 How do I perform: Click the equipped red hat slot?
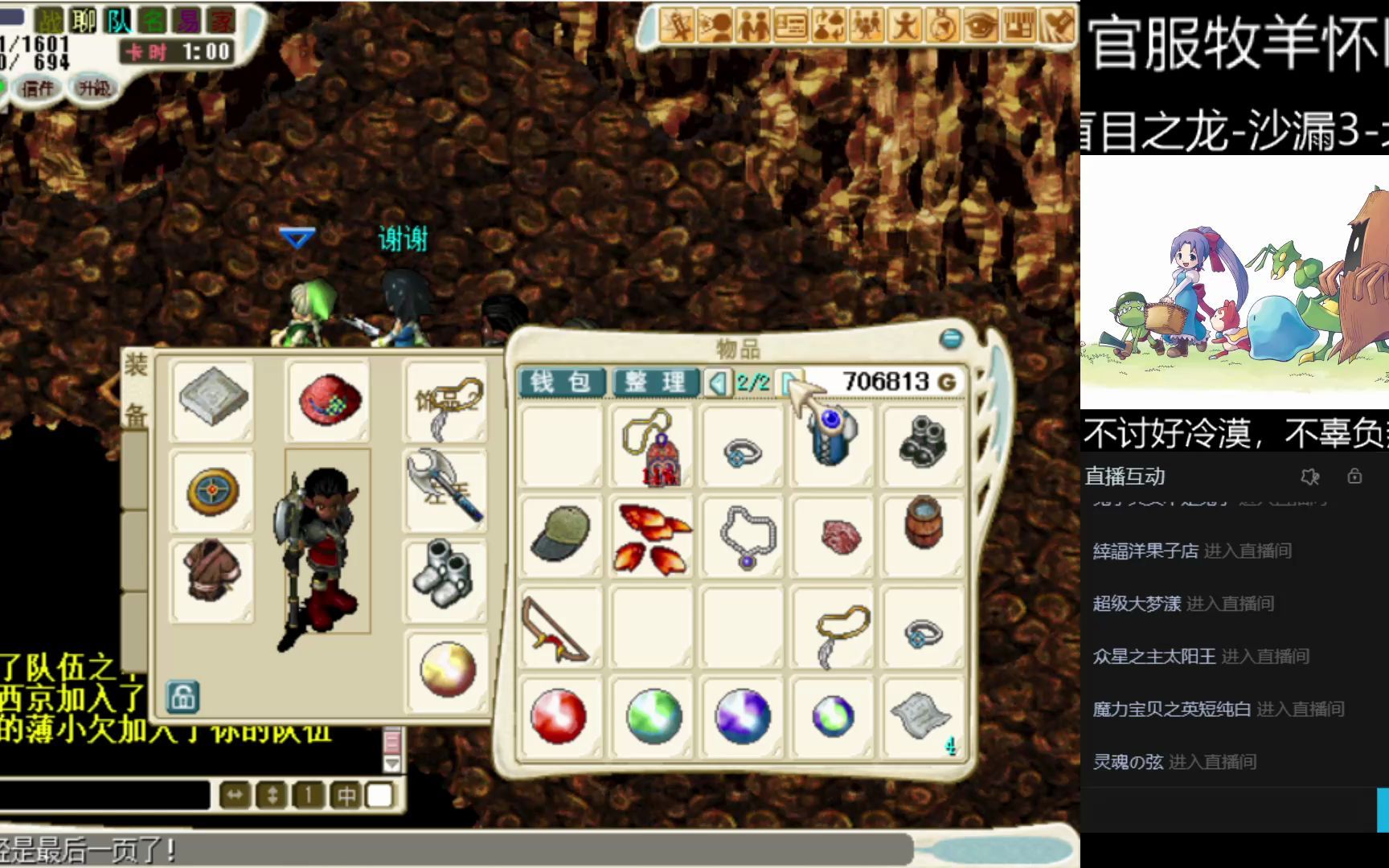tap(328, 399)
